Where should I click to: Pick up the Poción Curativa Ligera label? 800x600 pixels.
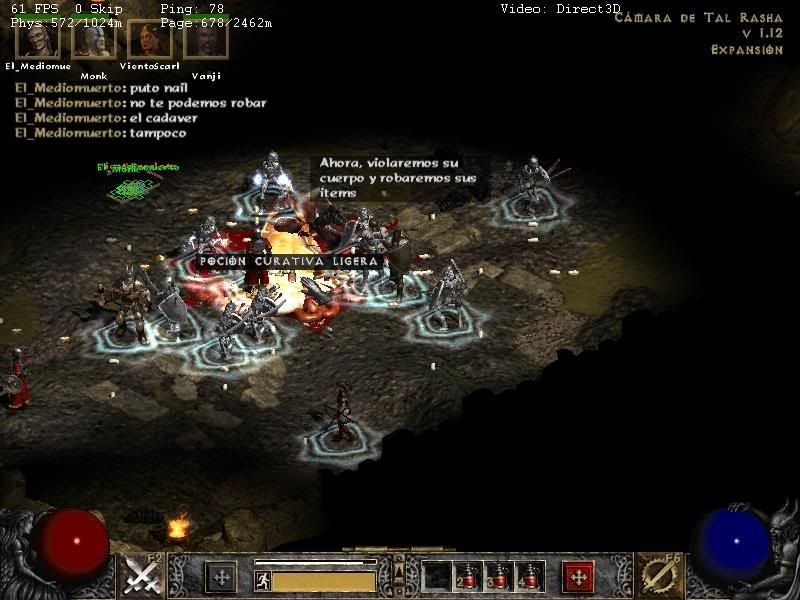[x=289, y=261]
